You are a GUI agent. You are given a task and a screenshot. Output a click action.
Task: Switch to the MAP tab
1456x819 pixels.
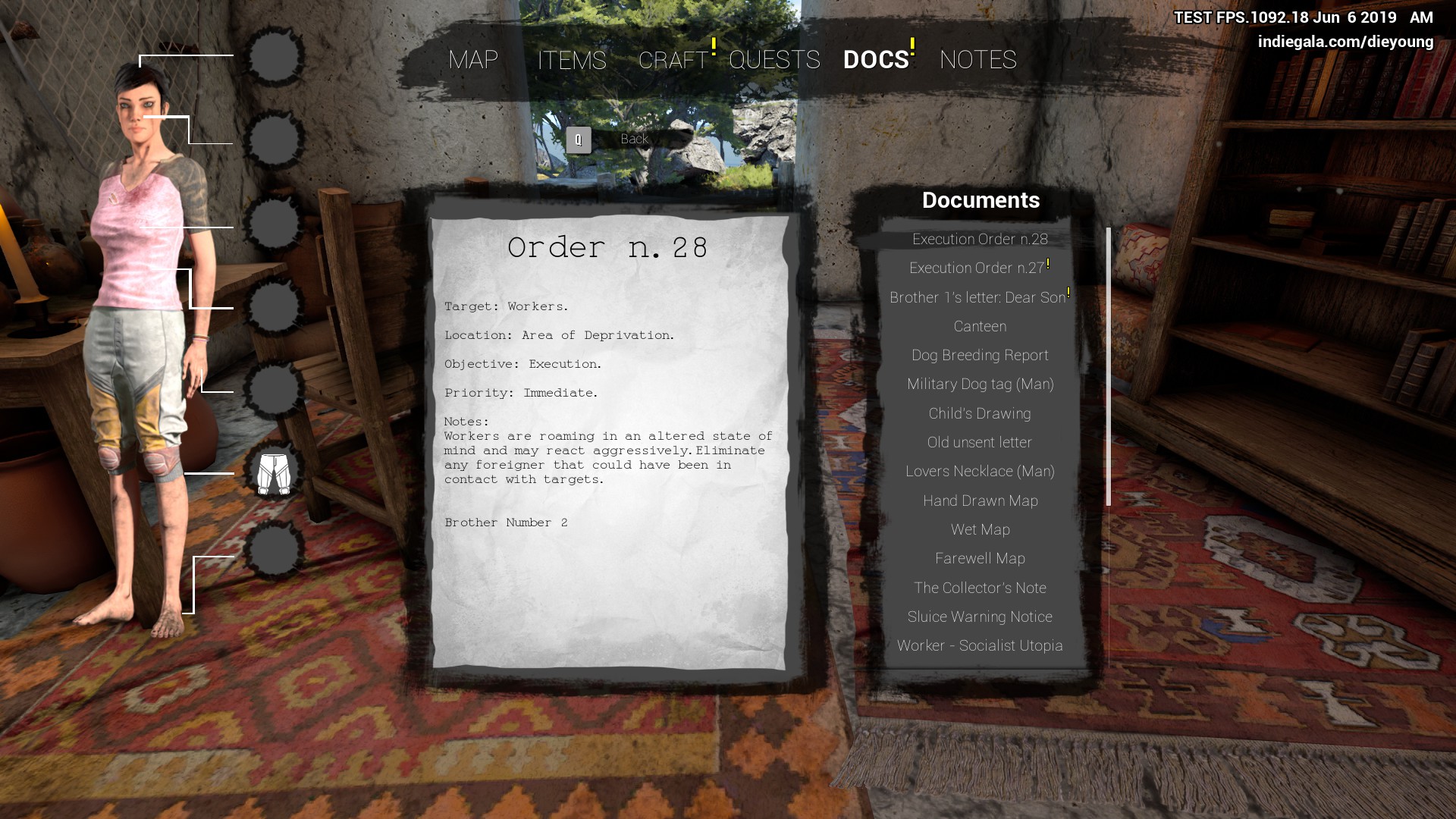[473, 59]
